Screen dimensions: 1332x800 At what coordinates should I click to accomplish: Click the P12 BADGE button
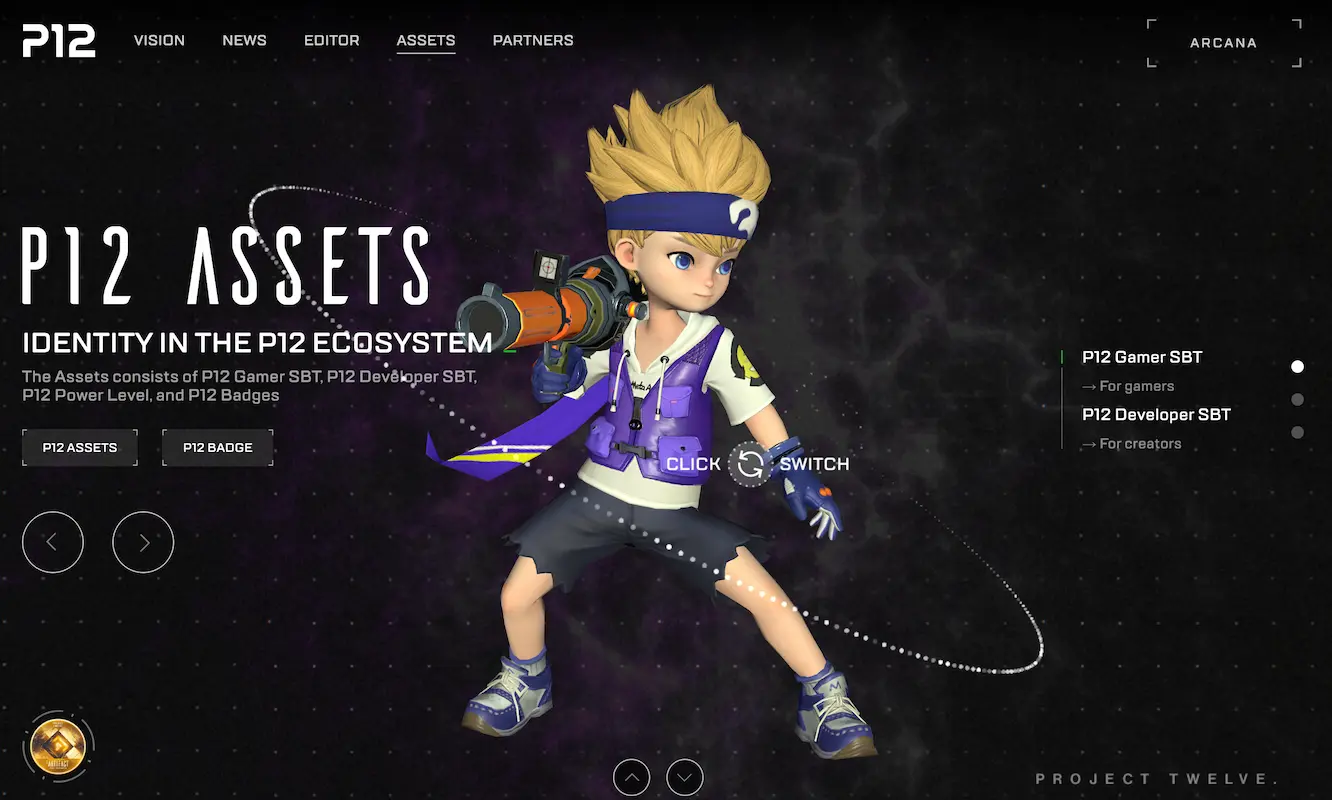pyautogui.click(x=217, y=447)
